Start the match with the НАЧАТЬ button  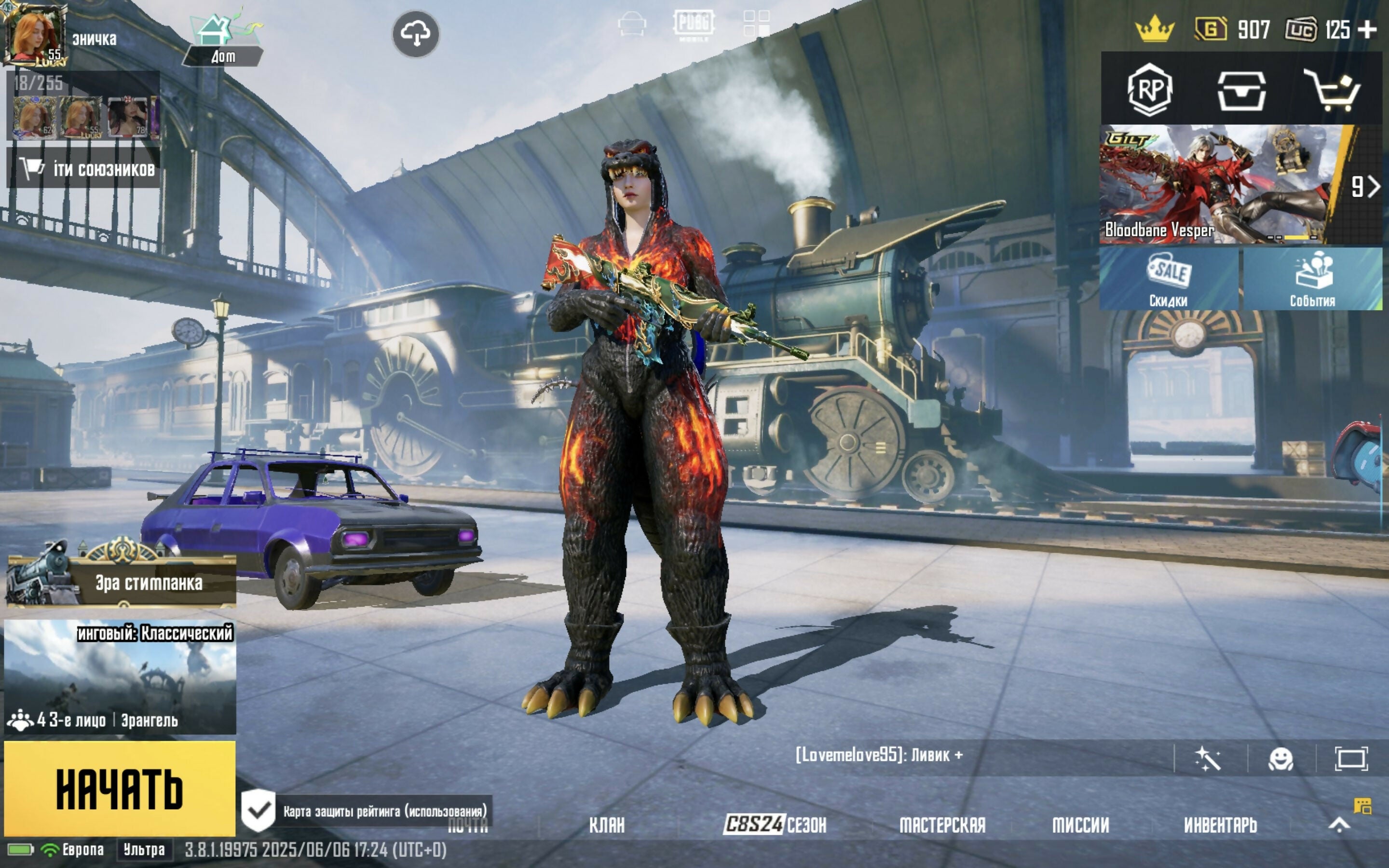tap(120, 789)
